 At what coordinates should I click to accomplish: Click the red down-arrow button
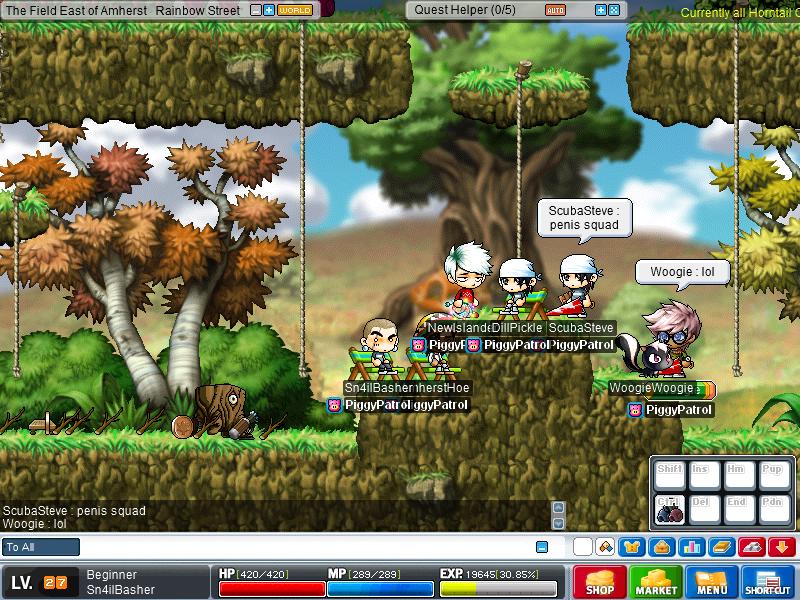[x=782, y=547]
